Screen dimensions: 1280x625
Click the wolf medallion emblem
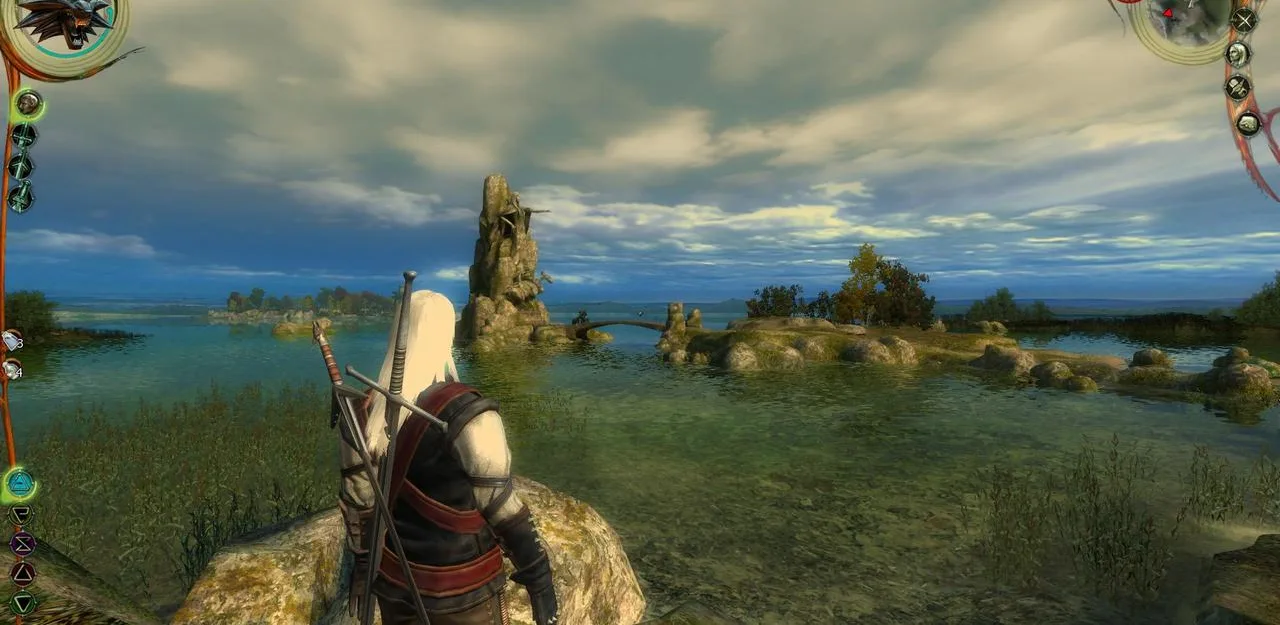(62, 22)
